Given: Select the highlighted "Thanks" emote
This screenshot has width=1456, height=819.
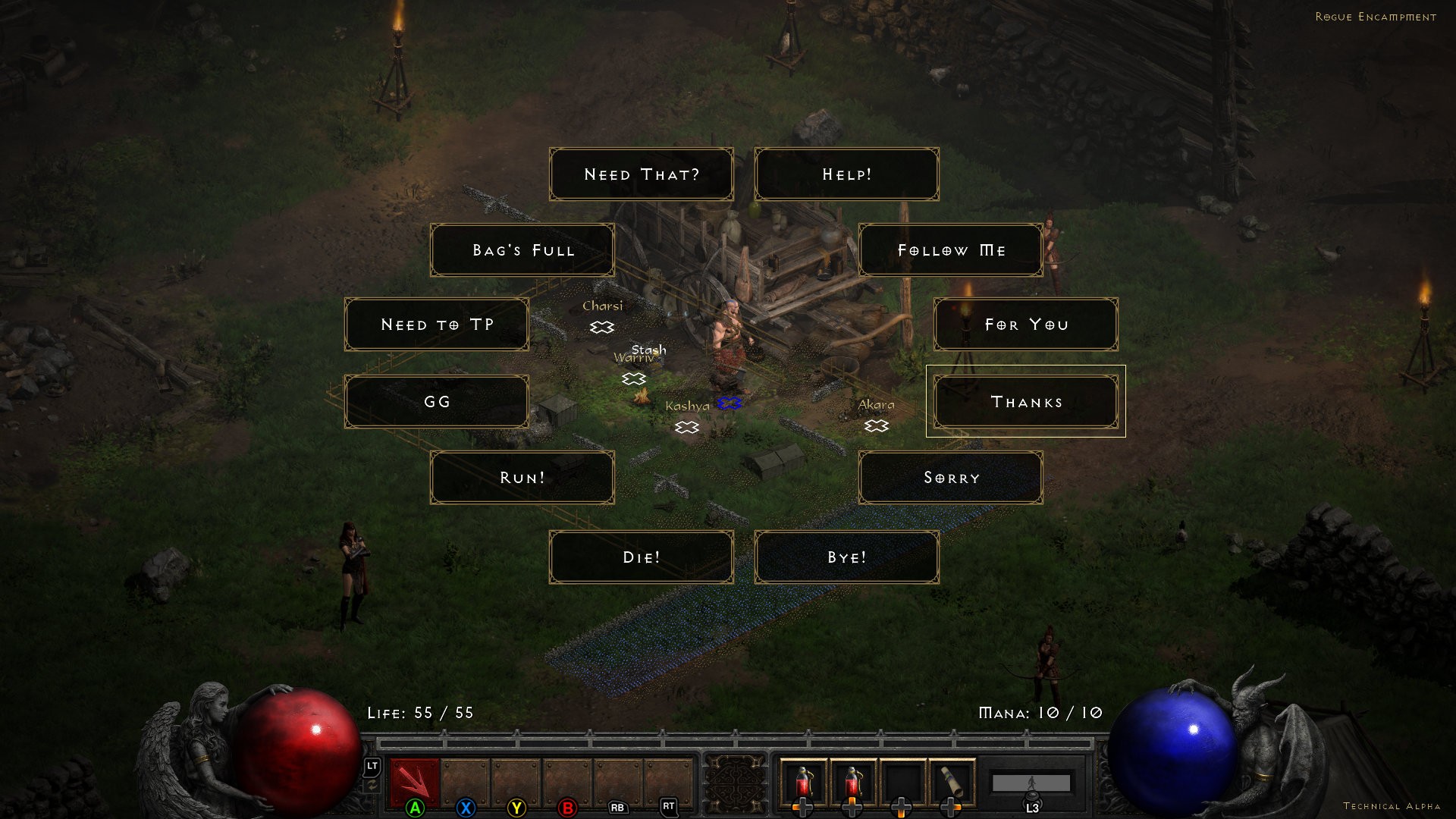Looking at the screenshot, I should click(1025, 402).
